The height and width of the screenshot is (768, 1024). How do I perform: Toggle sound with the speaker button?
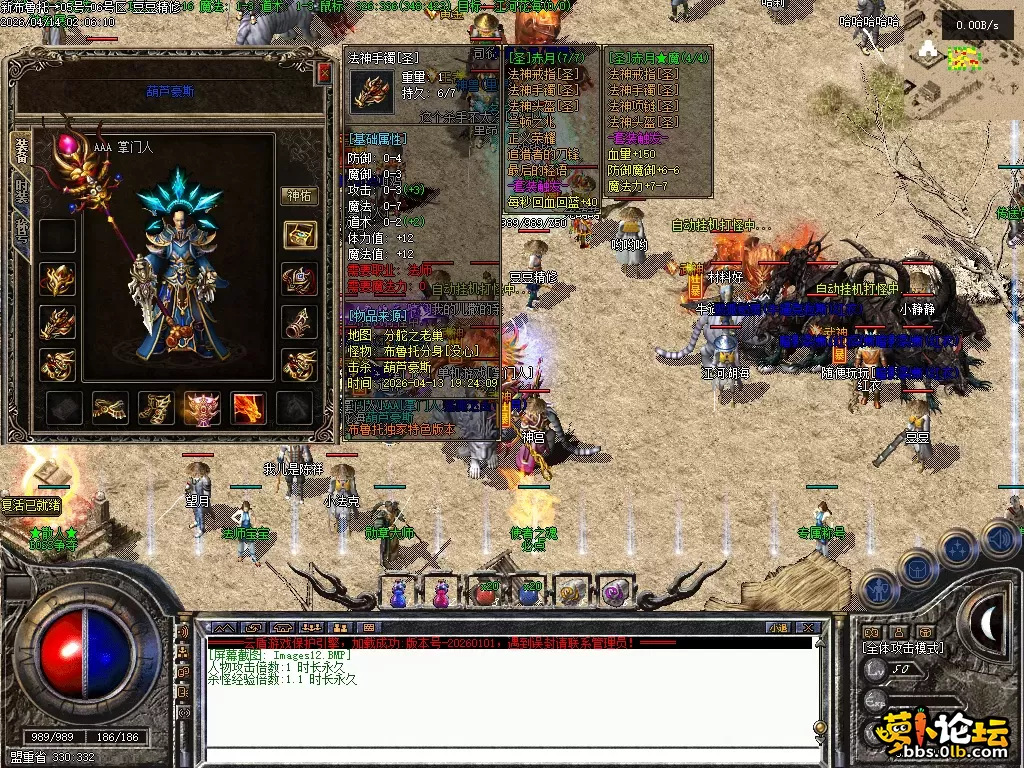pyautogui.click(x=998, y=539)
